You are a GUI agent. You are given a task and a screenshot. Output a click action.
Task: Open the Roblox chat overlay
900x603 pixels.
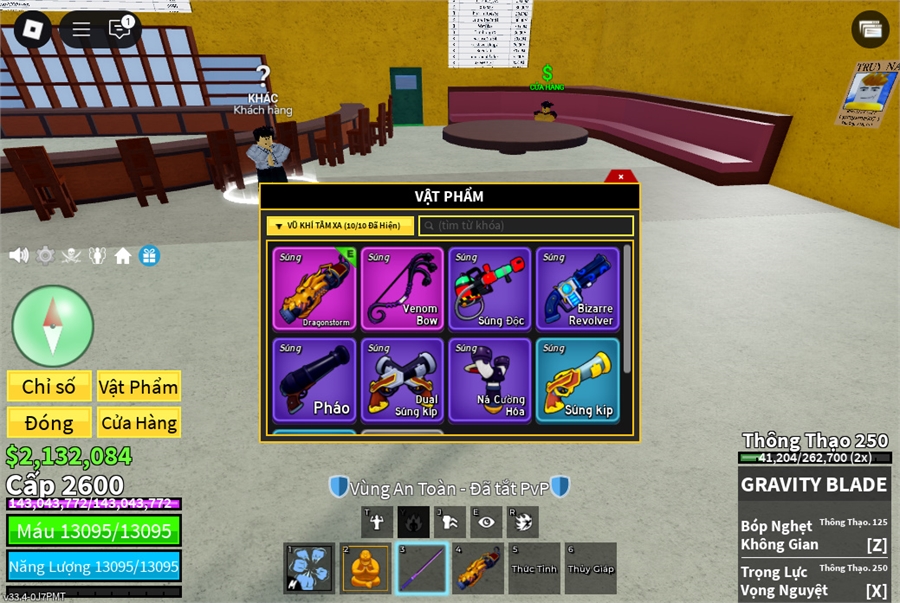(x=120, y=29)
